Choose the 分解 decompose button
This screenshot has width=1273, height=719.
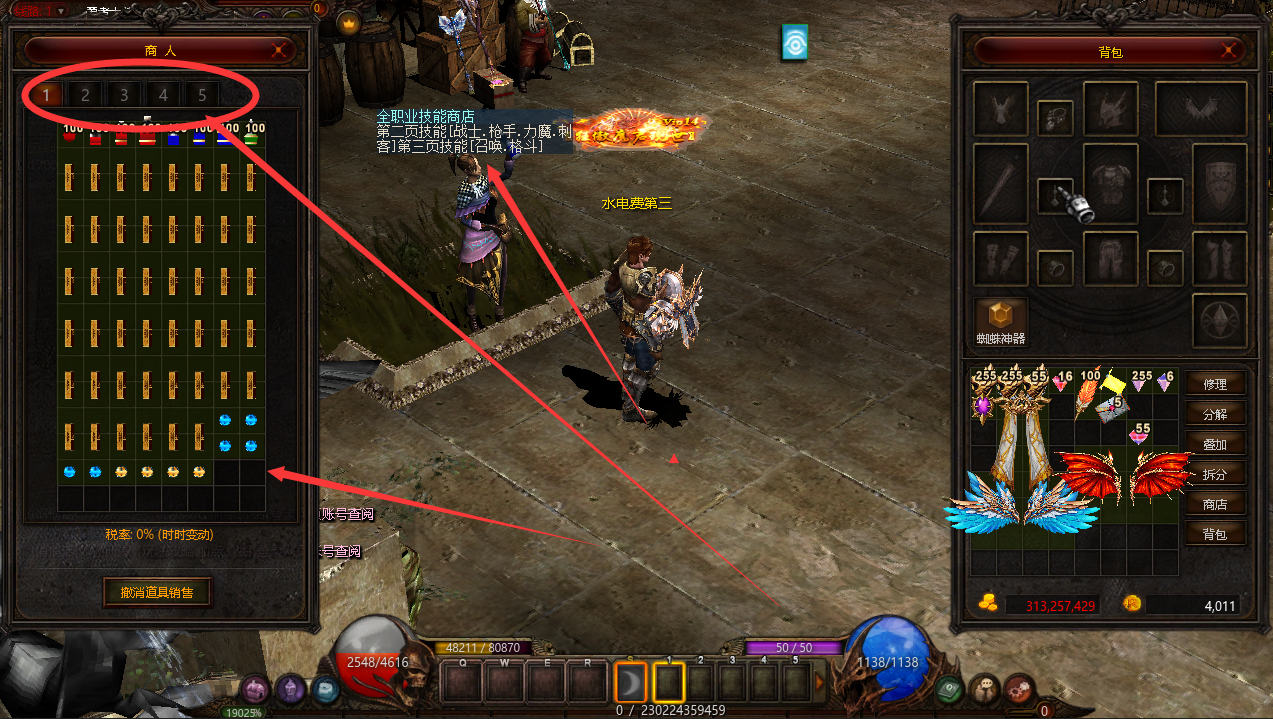point(1215,414)
